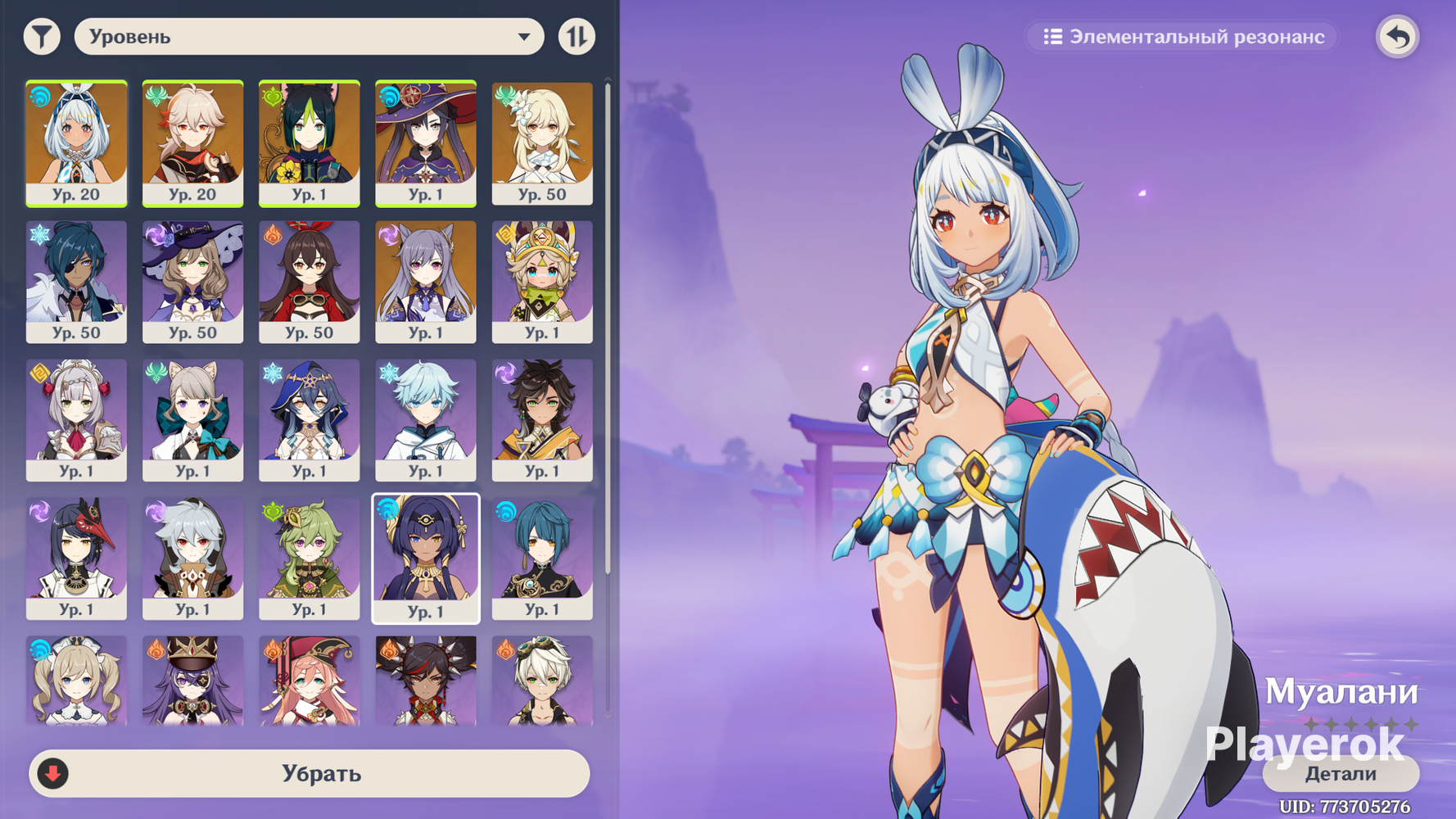
Task: Pick Amber with the red bow
Action: pyautogui.click(x=309, y=281)
